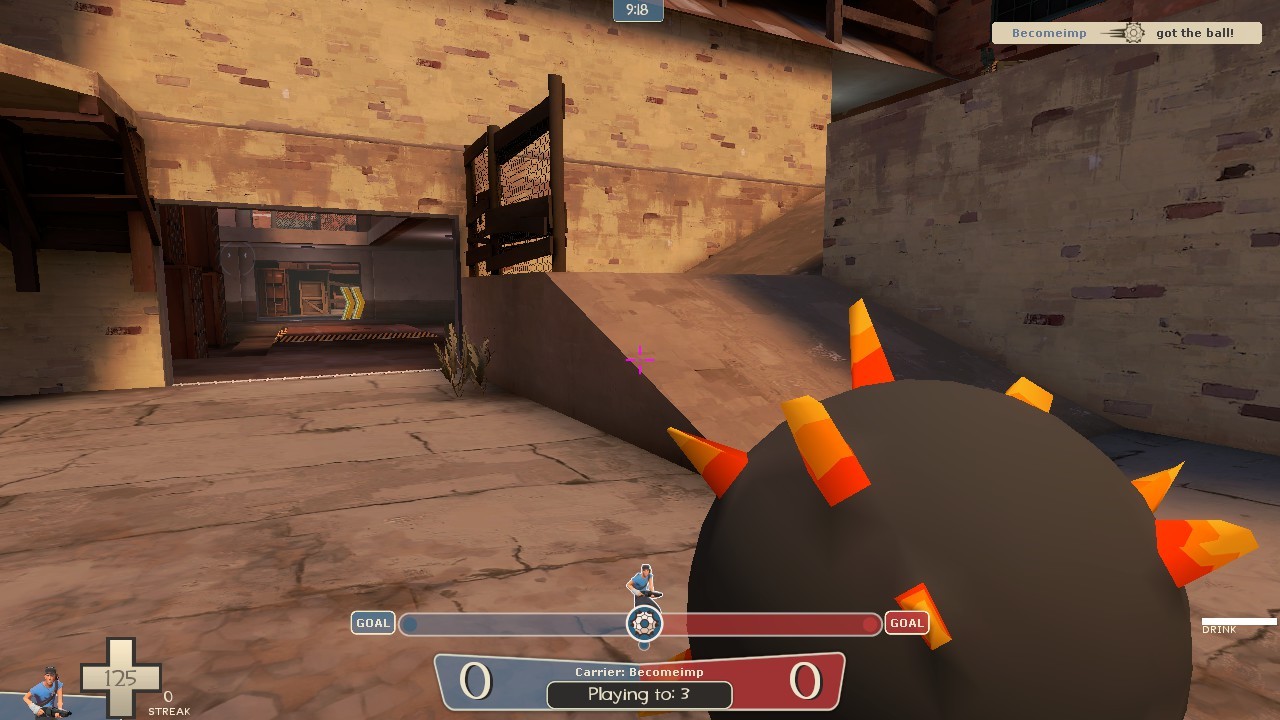Image resolution: width=1280 pixels, height=720 pixels.
Task: Click the got the ball! notification
Action: tap(1195, 32)
